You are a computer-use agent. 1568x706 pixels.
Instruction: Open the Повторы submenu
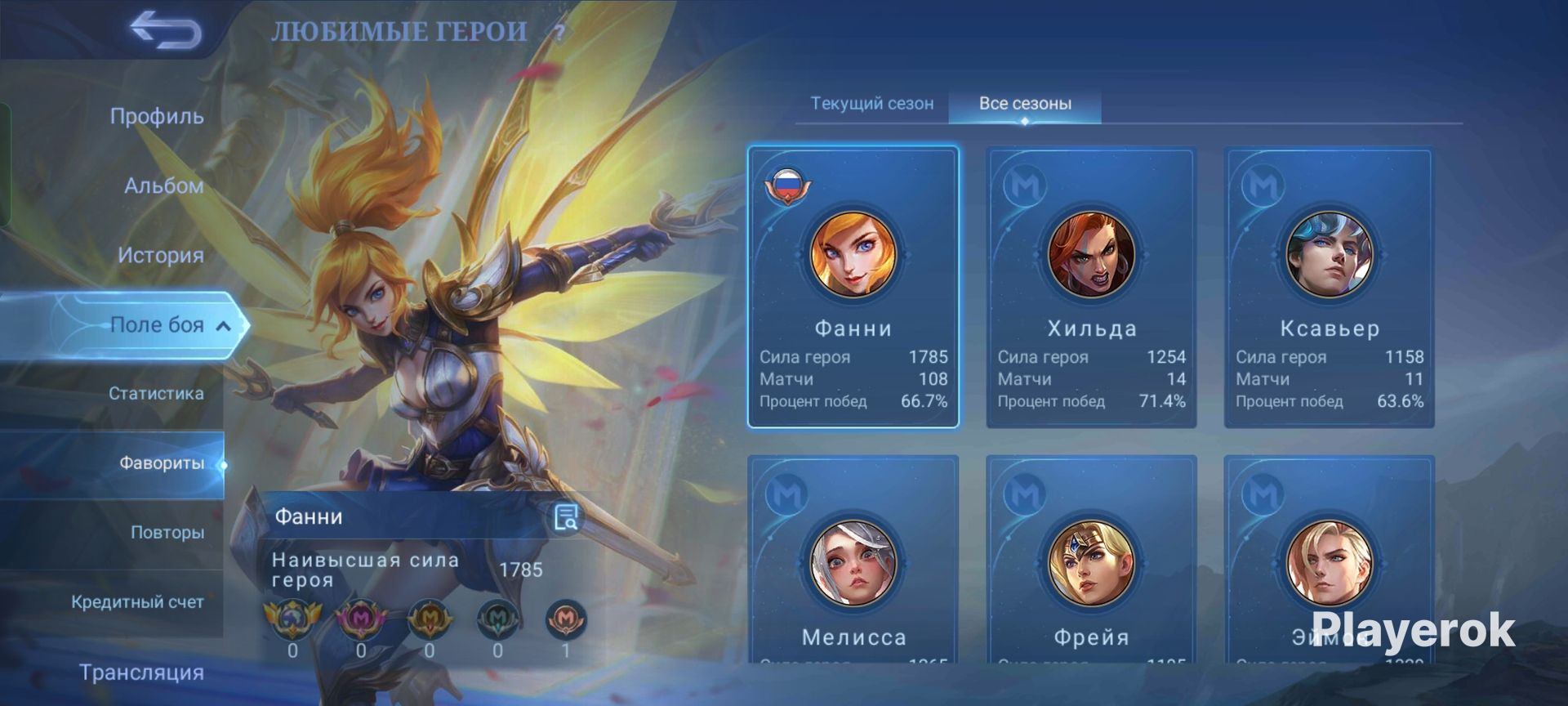167,532
